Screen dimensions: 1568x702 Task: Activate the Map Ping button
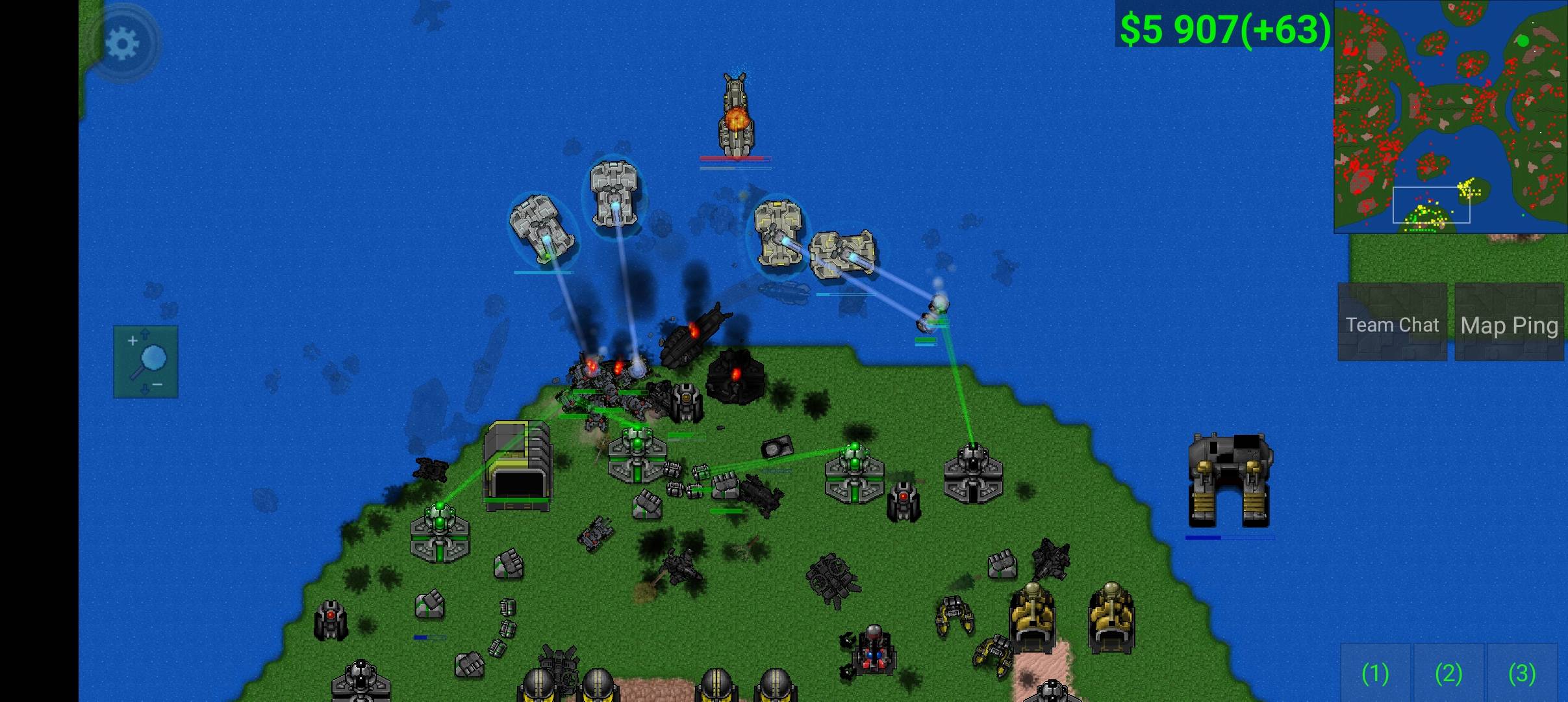pyautogui.click(x=1509, y=324)
